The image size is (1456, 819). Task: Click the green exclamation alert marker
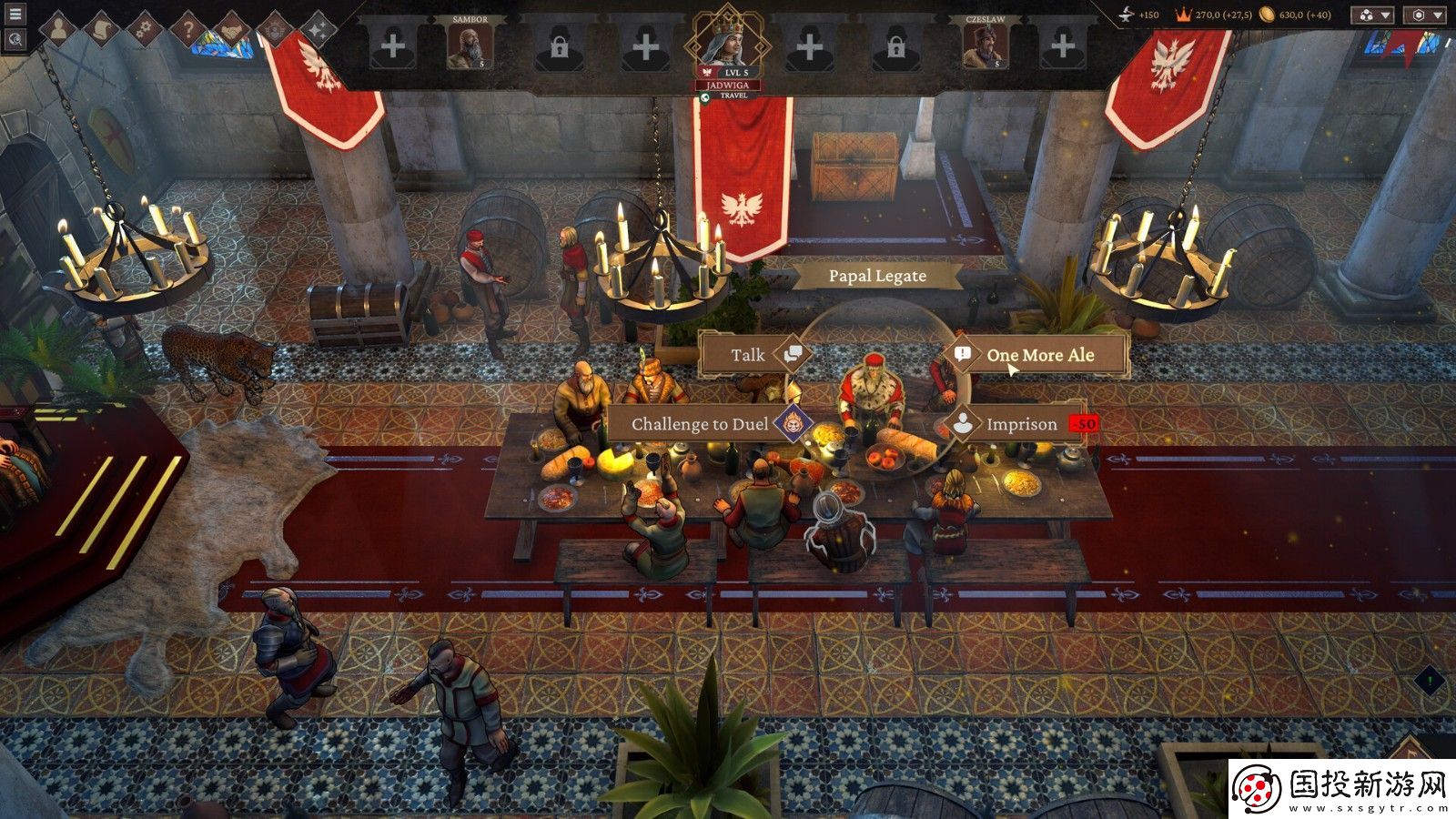pos(1430,680)
